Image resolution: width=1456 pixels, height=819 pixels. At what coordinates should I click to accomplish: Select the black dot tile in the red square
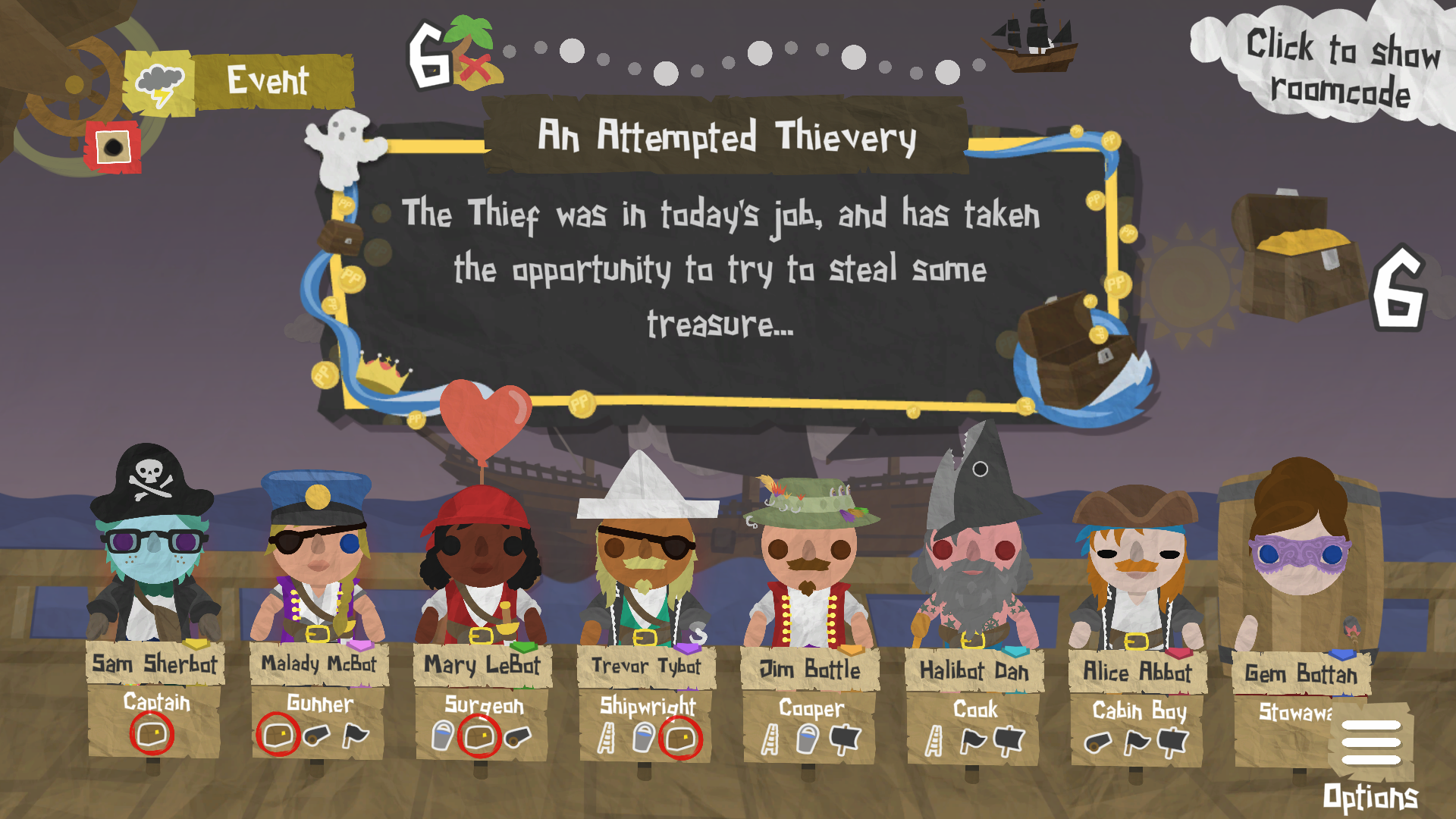(112, 145)
